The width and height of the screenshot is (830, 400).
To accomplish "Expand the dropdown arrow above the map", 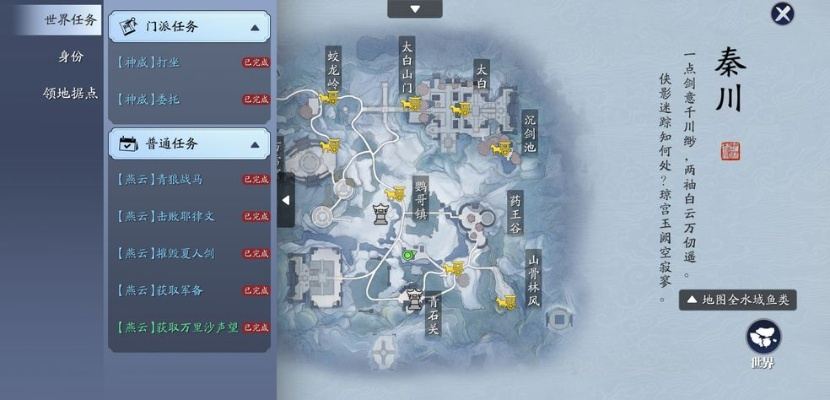I will click(414, 9).
